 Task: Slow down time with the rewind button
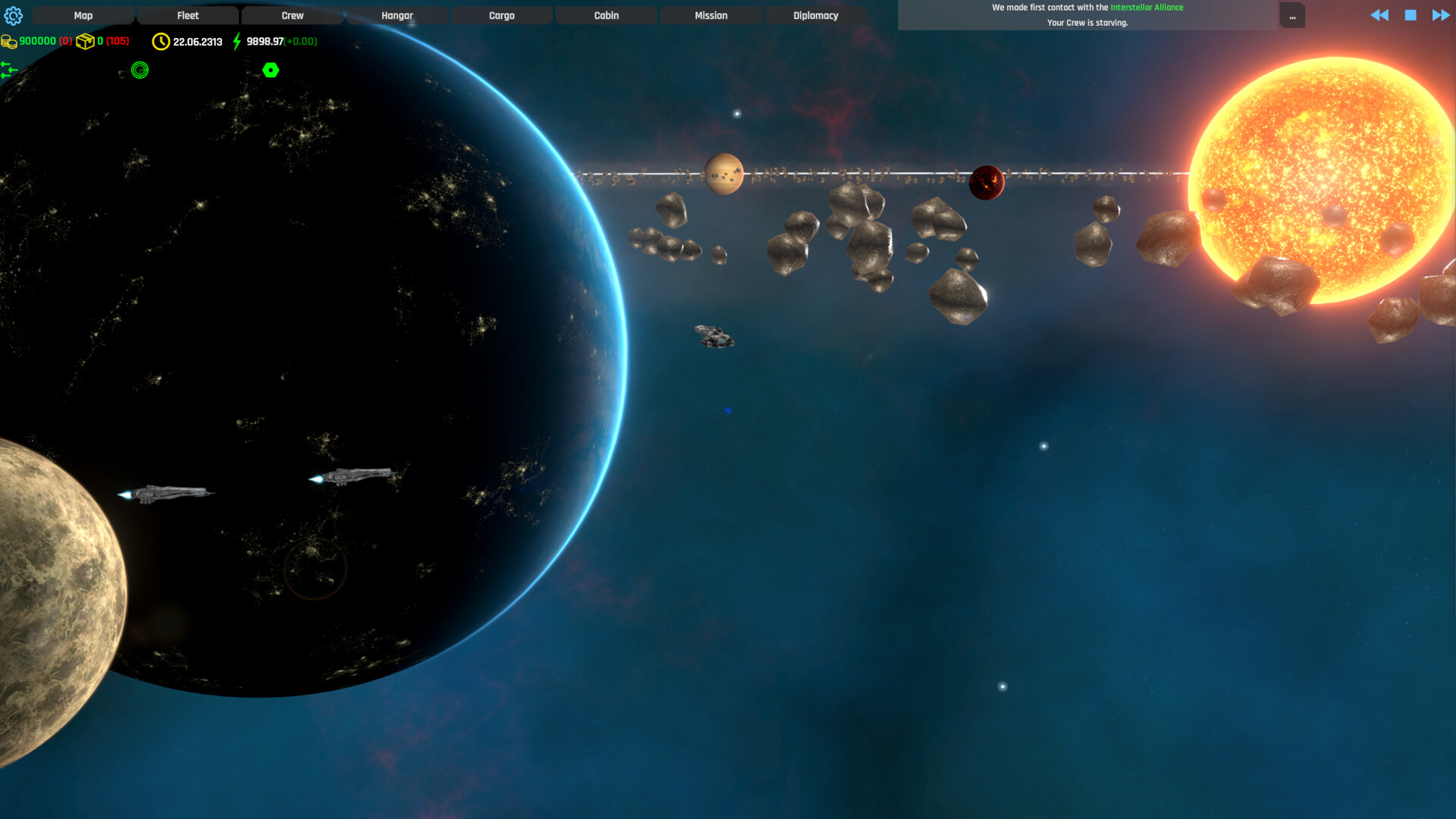click(x=1379, y=14)
